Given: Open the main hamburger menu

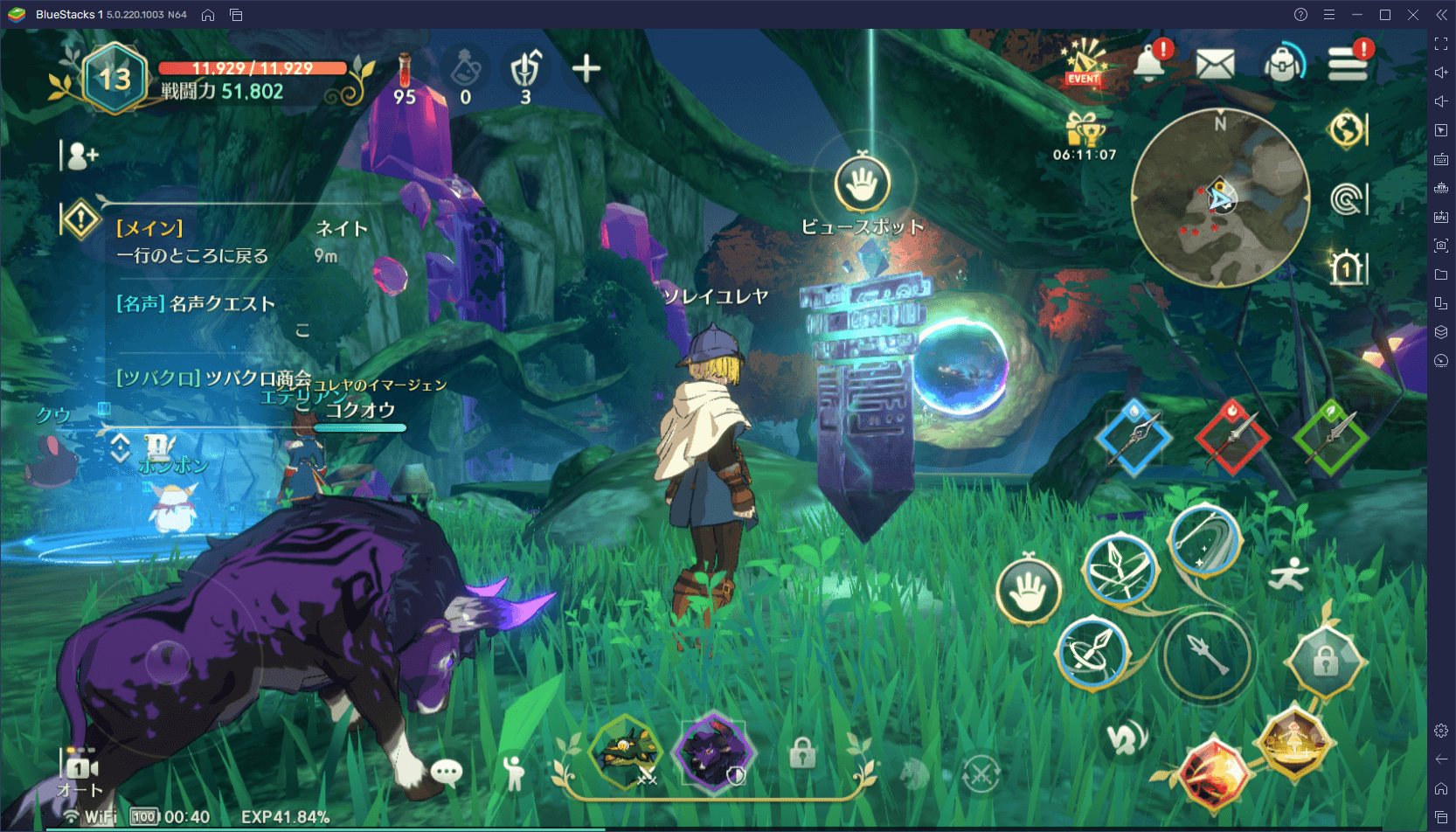Looking at the screenshot, I should (1347, 64).
